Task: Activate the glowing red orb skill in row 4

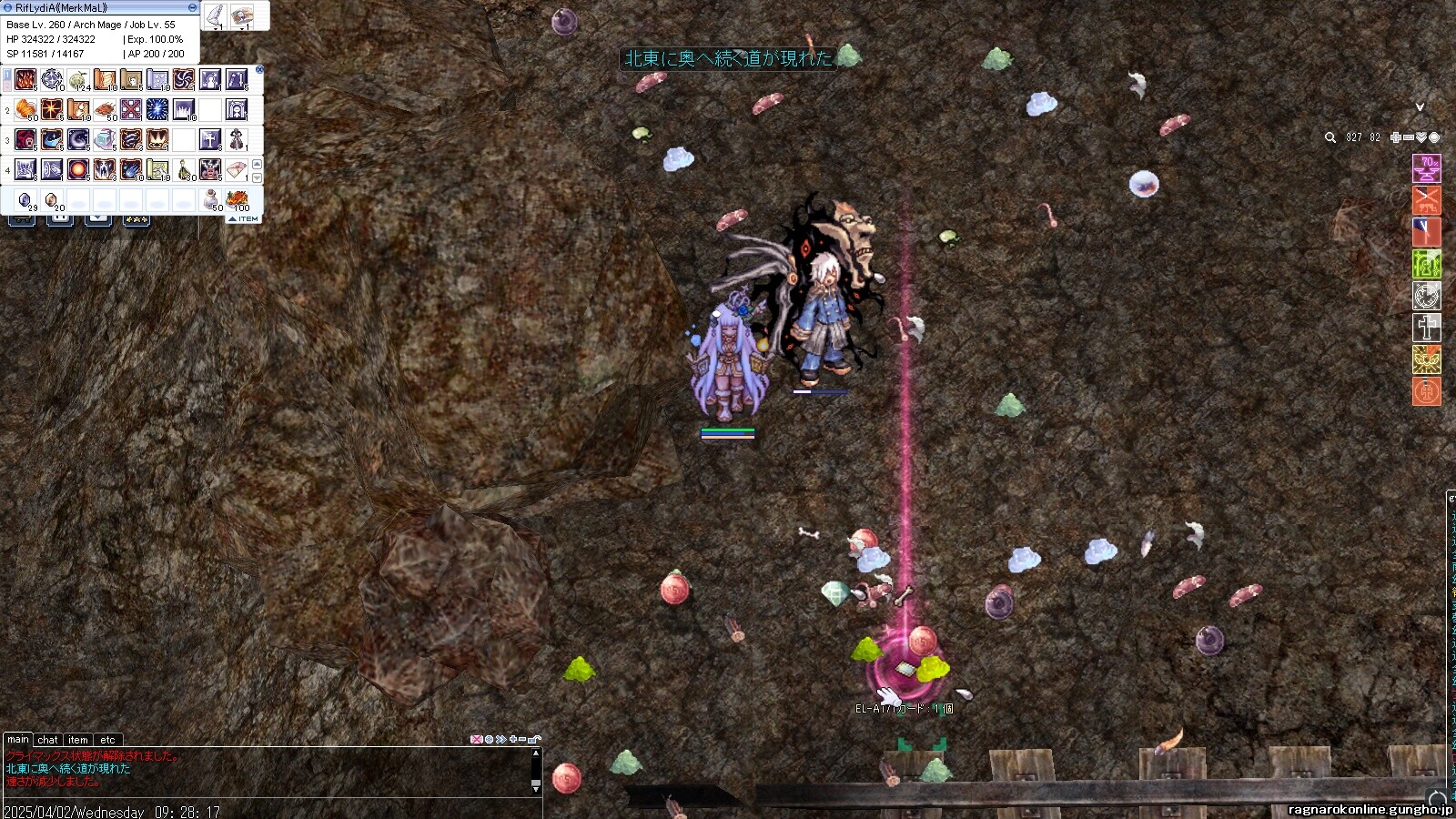Action: tap(78, 169)
